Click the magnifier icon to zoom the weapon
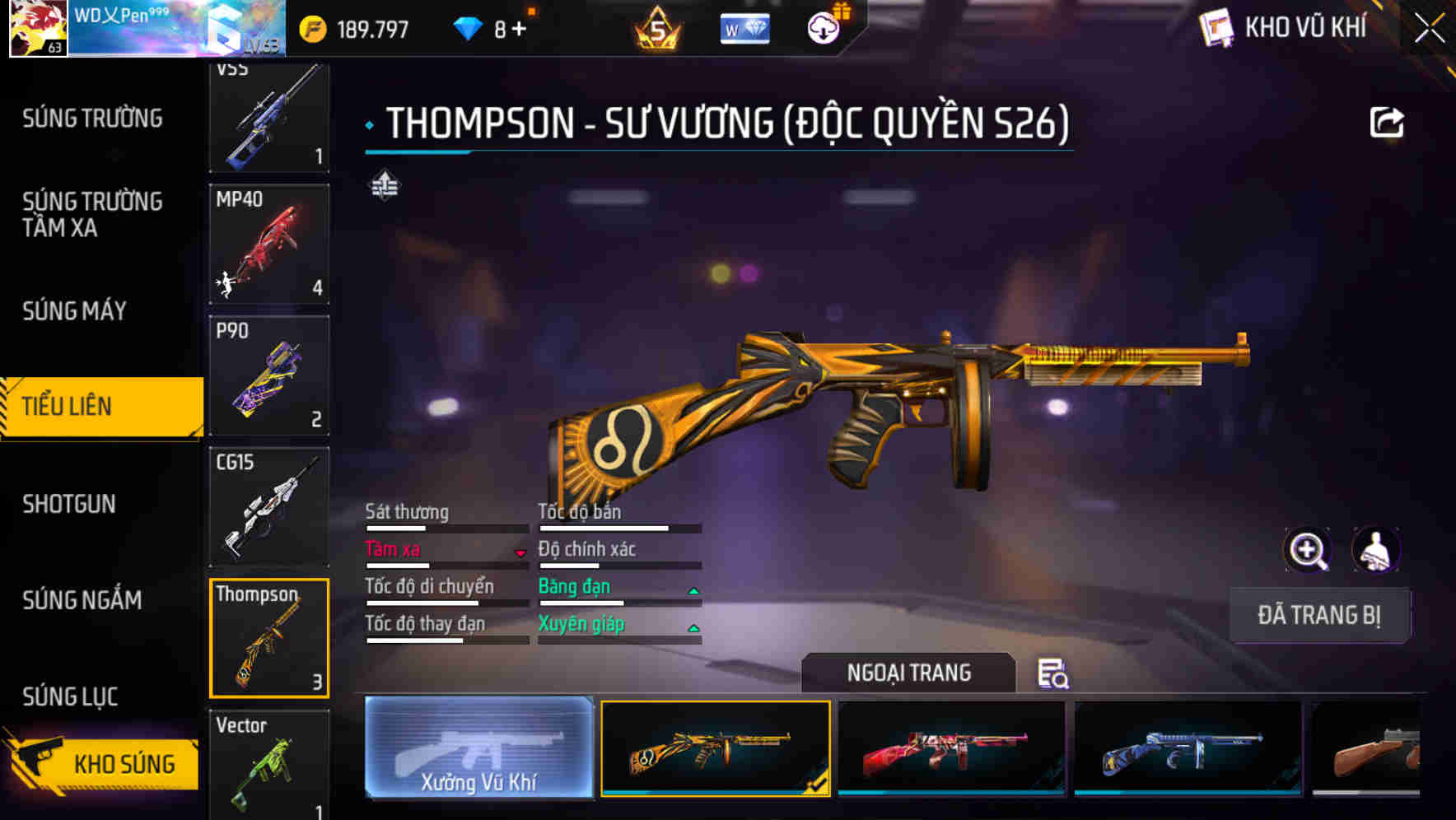 (x=1308, y=550)
